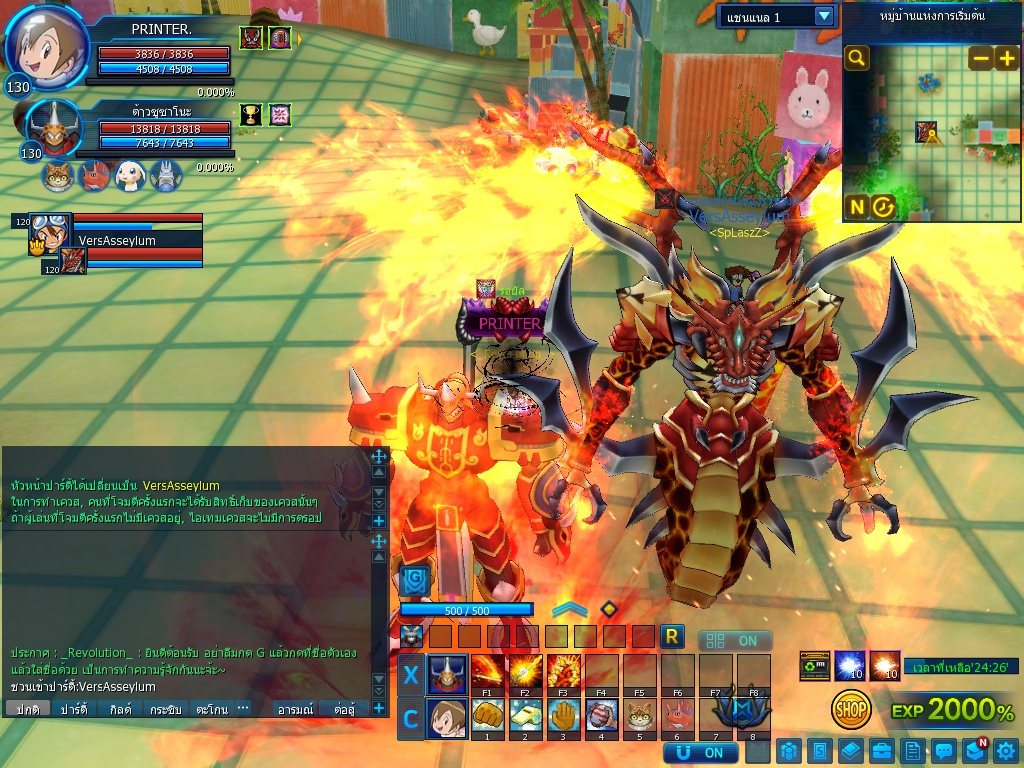Click the N button on the minimap
The height and width of the screenshot is (768, 1024).
point(856,207)
